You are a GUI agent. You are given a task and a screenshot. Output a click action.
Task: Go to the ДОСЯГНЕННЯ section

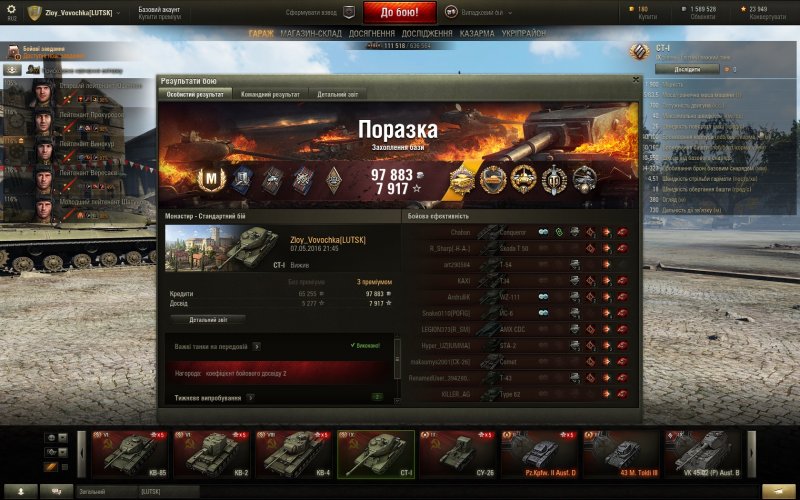click(x=373, y=33)
